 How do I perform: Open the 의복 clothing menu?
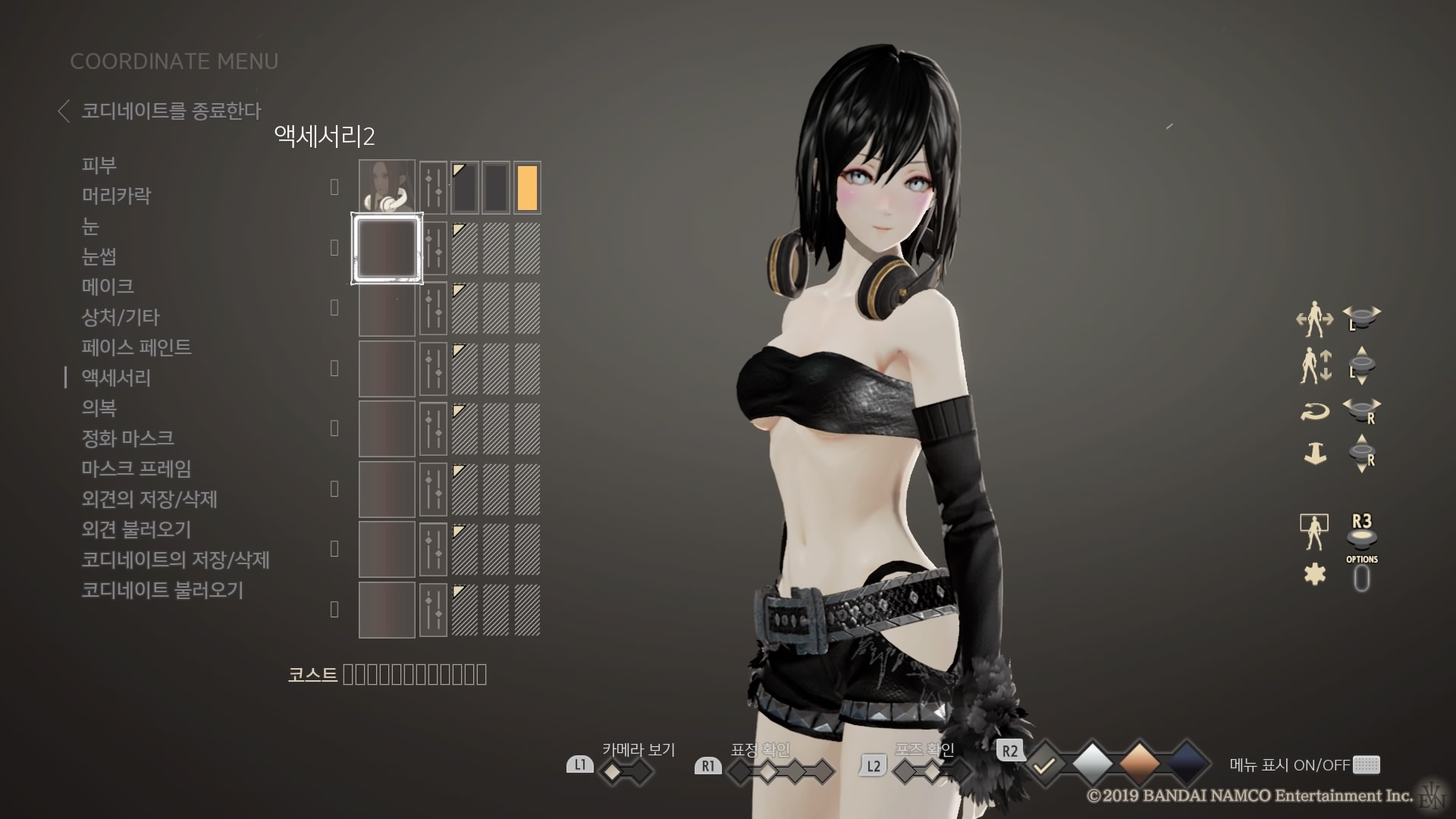point(99,408)
